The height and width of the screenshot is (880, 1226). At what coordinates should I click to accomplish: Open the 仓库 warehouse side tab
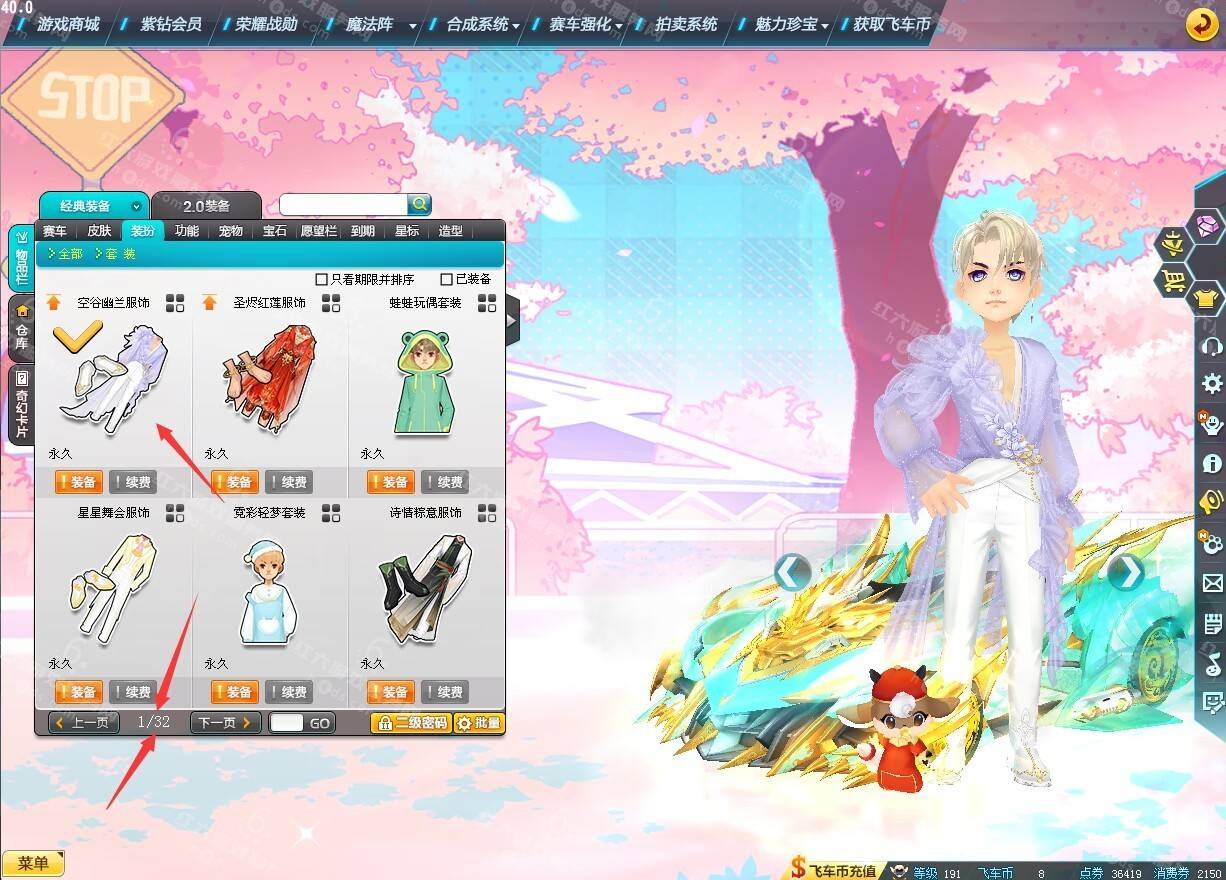click(x=21, y=330)
